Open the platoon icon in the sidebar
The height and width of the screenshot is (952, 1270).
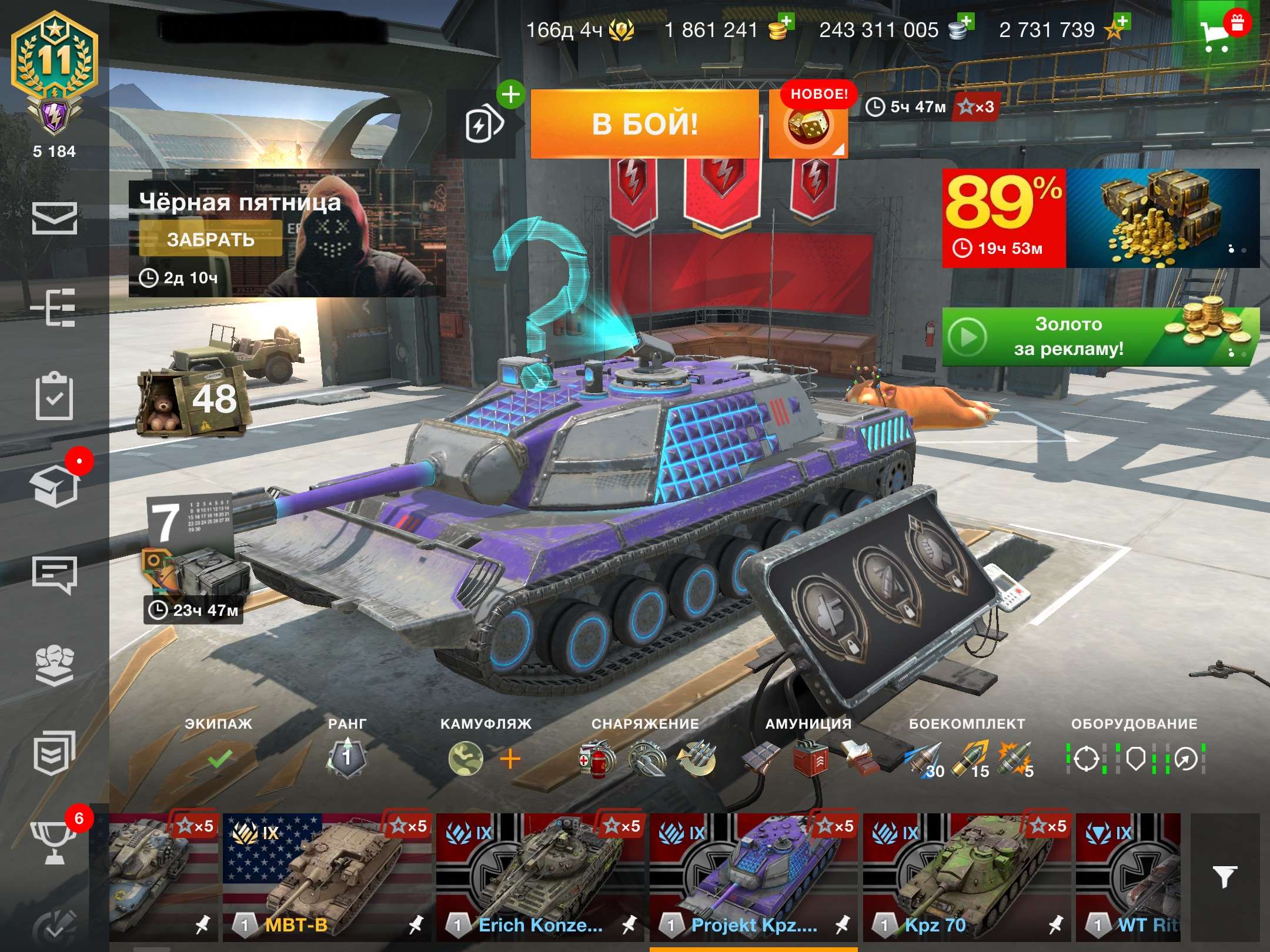pyautogui.click(x=53, y=664)
